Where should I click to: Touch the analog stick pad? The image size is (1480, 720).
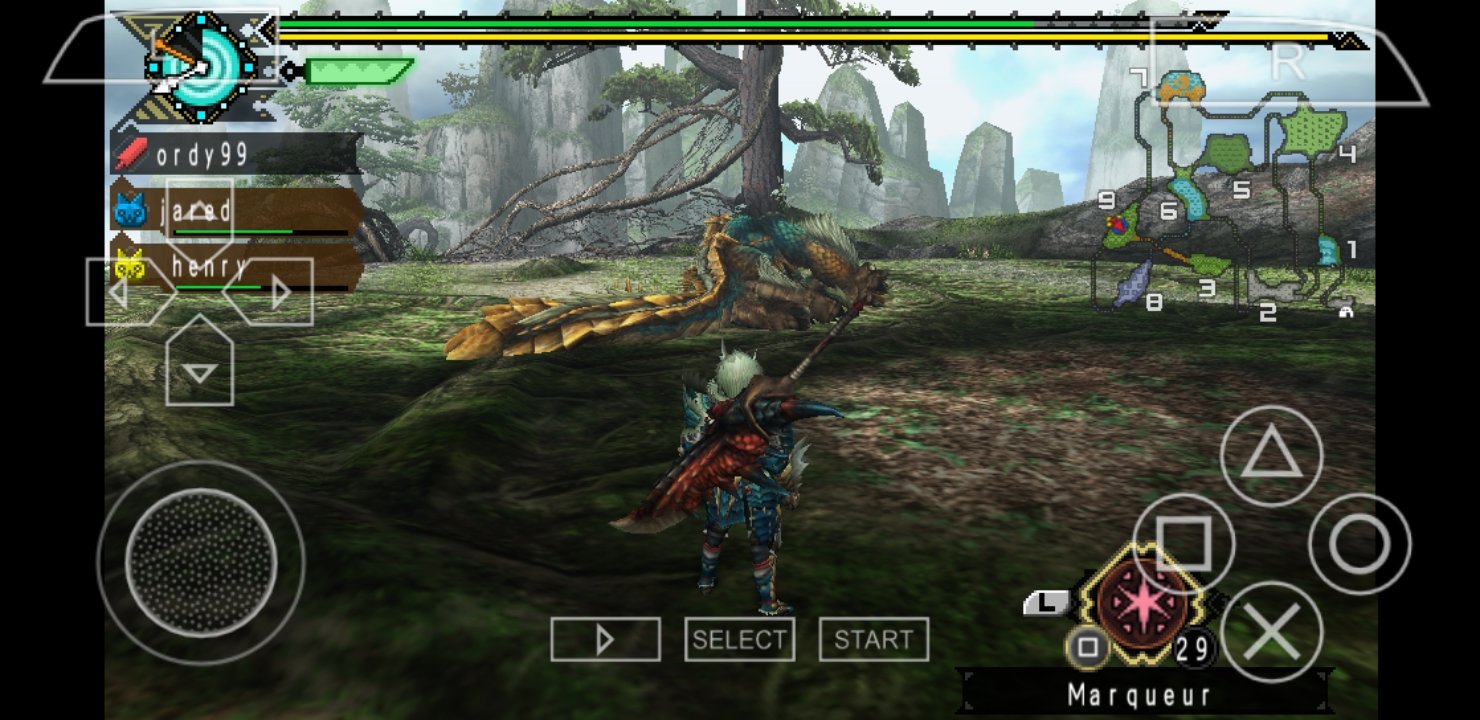pos(200,562)
